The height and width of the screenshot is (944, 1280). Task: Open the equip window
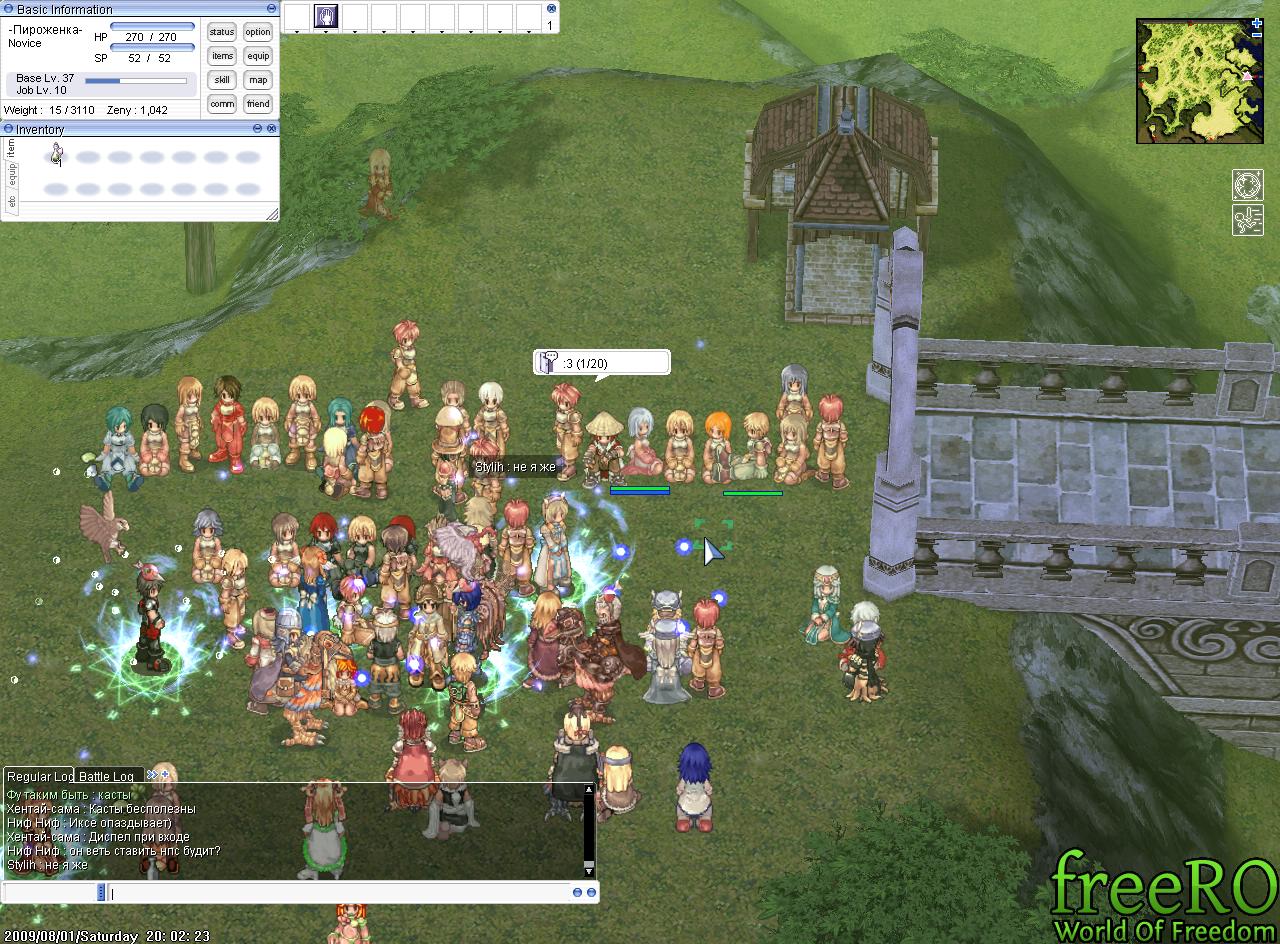pos(258,56)
